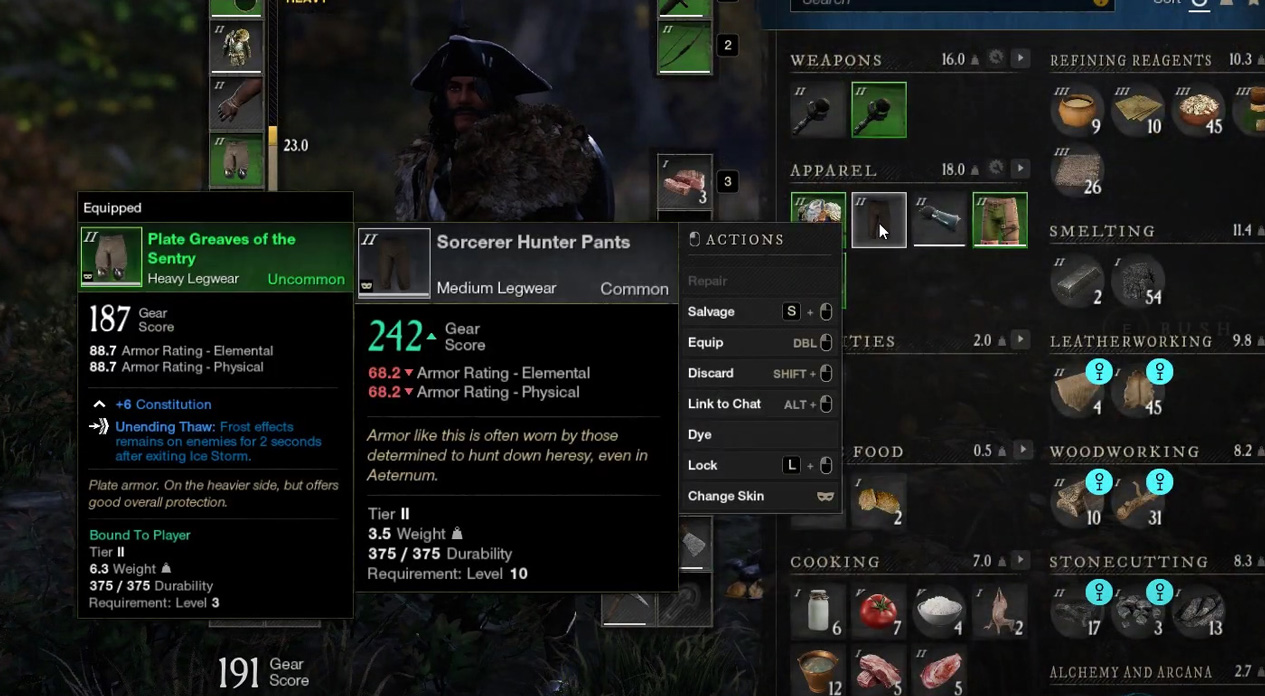The width and height of the screenshot is (1265, 696).
Task: Select the green pants in Apparel
Action: (x=1000, y=220)
